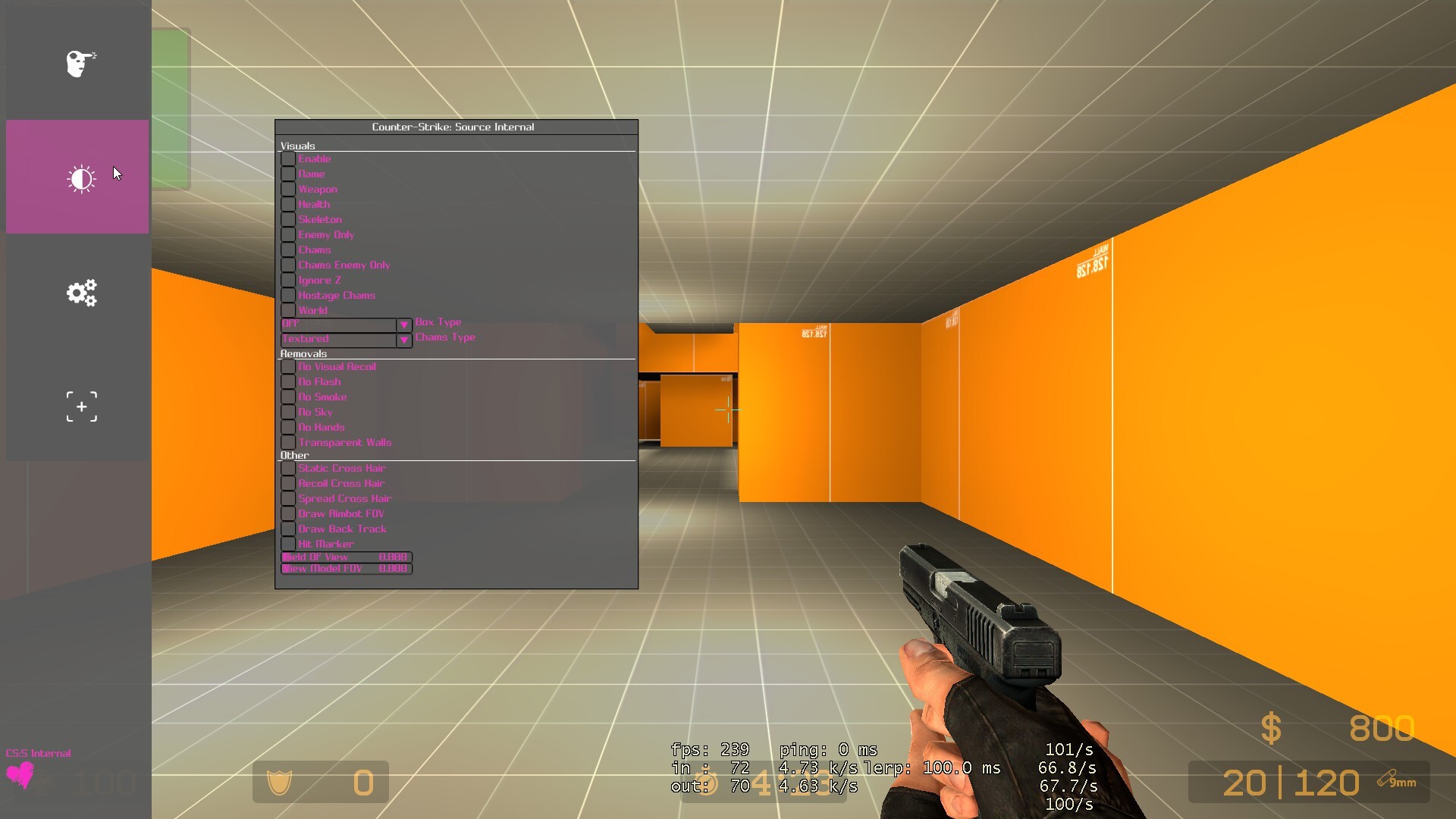
Task: Click the armor shield icon in the HUD
Action: pyautogui.click(x=280, y=782)
